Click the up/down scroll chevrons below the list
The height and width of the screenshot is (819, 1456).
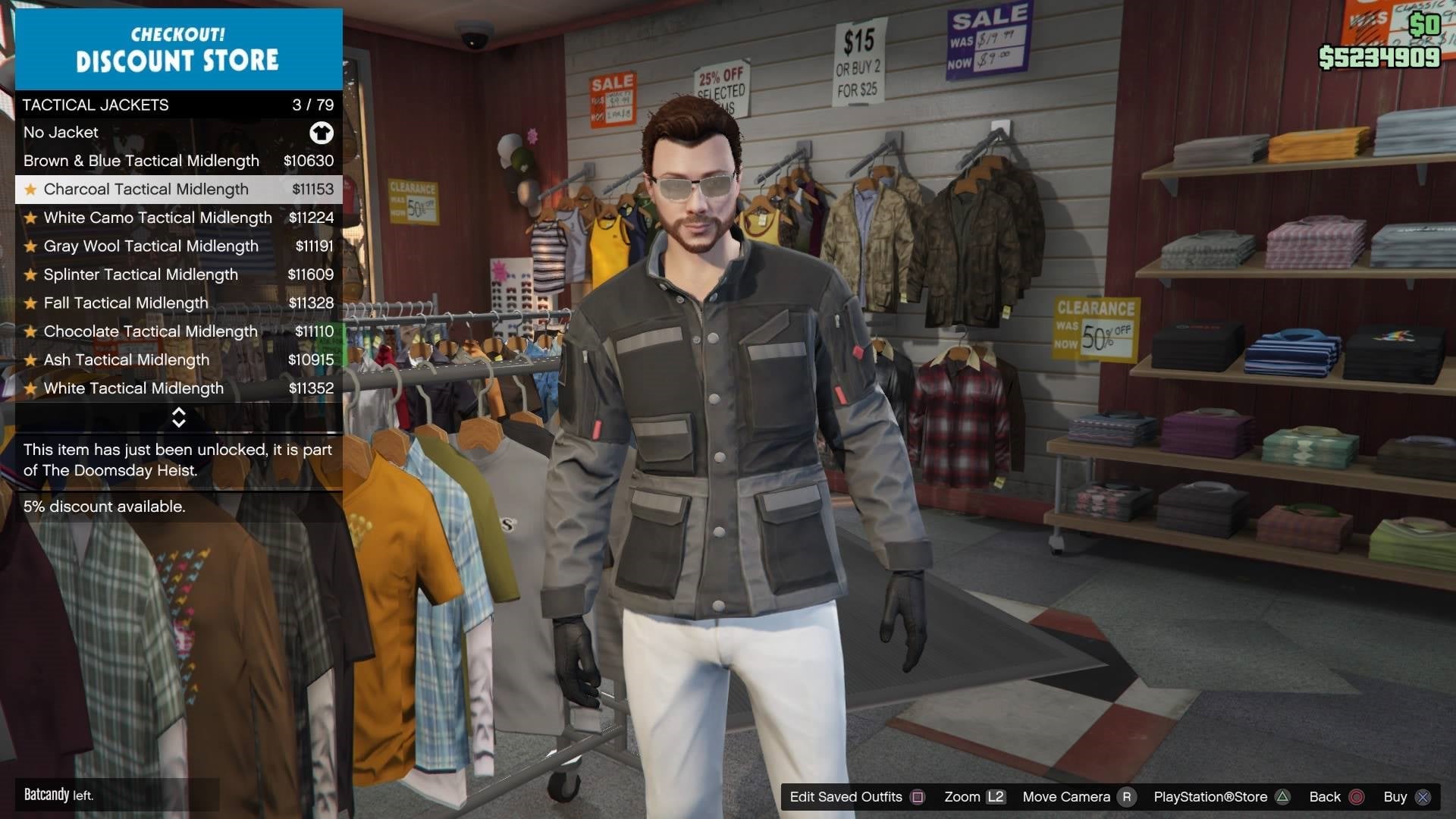pyautogui.click(x=179, y=416)
